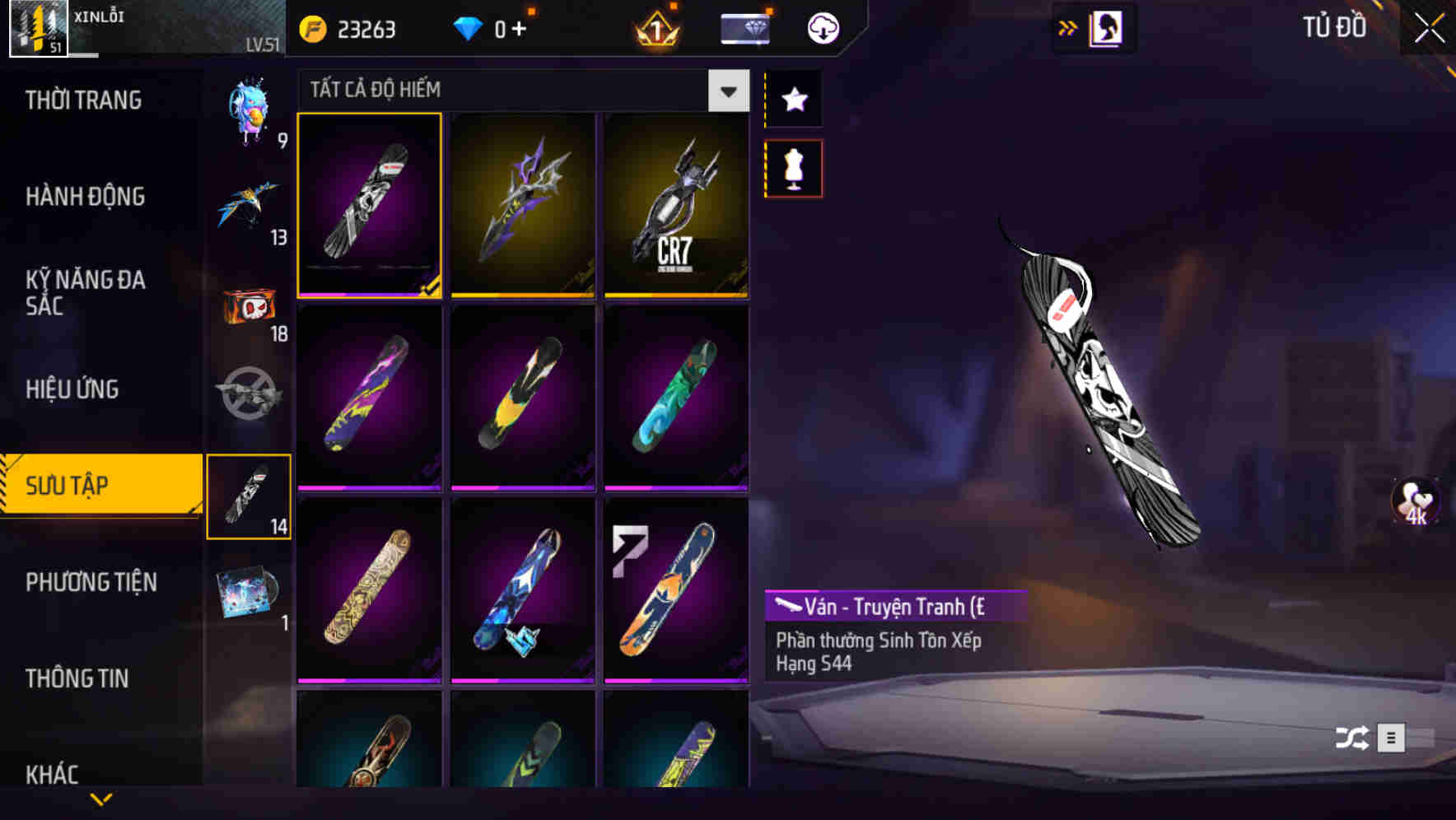Image resolution: width=1456 pixels, height=820 pixels.
Task: Expand the bottom sidebar chevron
Action: coord(102,797)
